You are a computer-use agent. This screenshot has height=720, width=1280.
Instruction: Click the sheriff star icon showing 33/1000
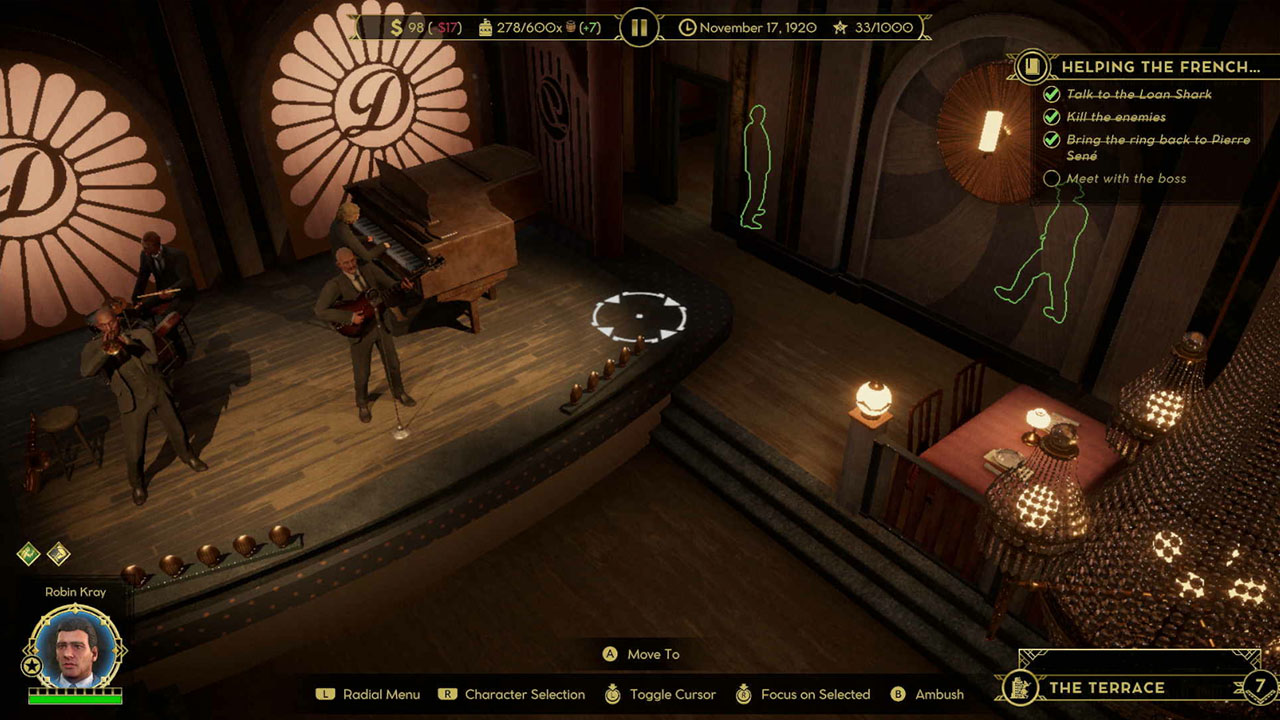point(840,28)
